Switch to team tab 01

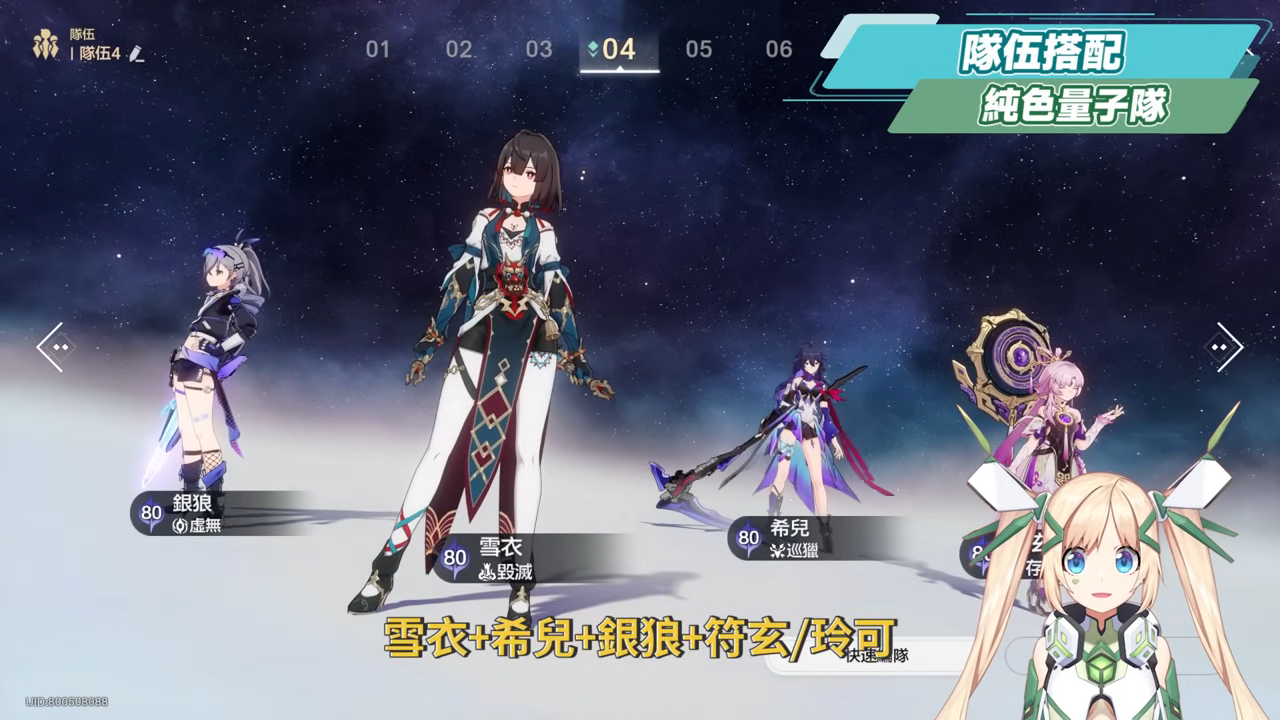point(377,49)
